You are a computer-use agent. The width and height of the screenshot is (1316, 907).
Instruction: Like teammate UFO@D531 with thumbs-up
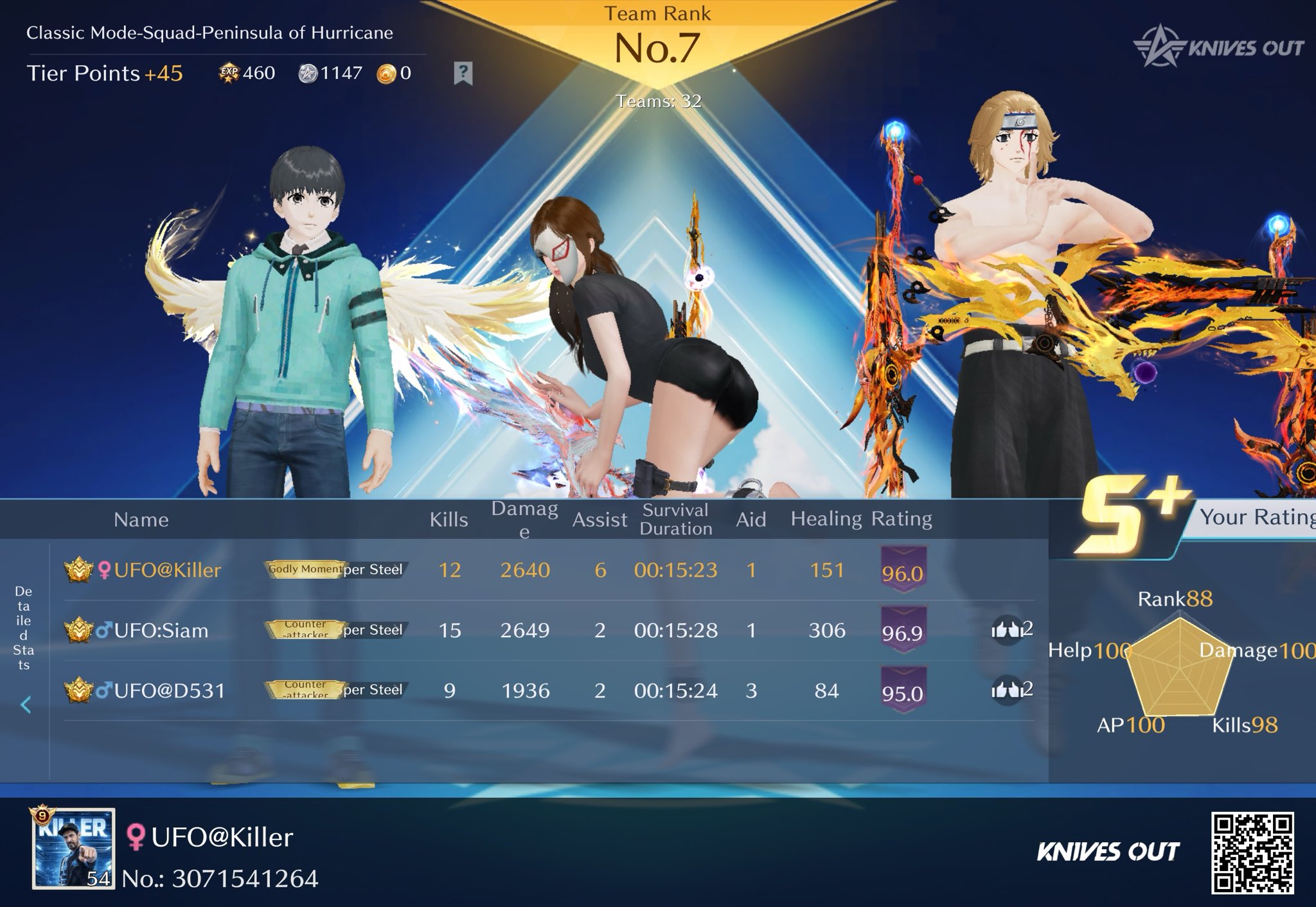(x=1007, y=691)
